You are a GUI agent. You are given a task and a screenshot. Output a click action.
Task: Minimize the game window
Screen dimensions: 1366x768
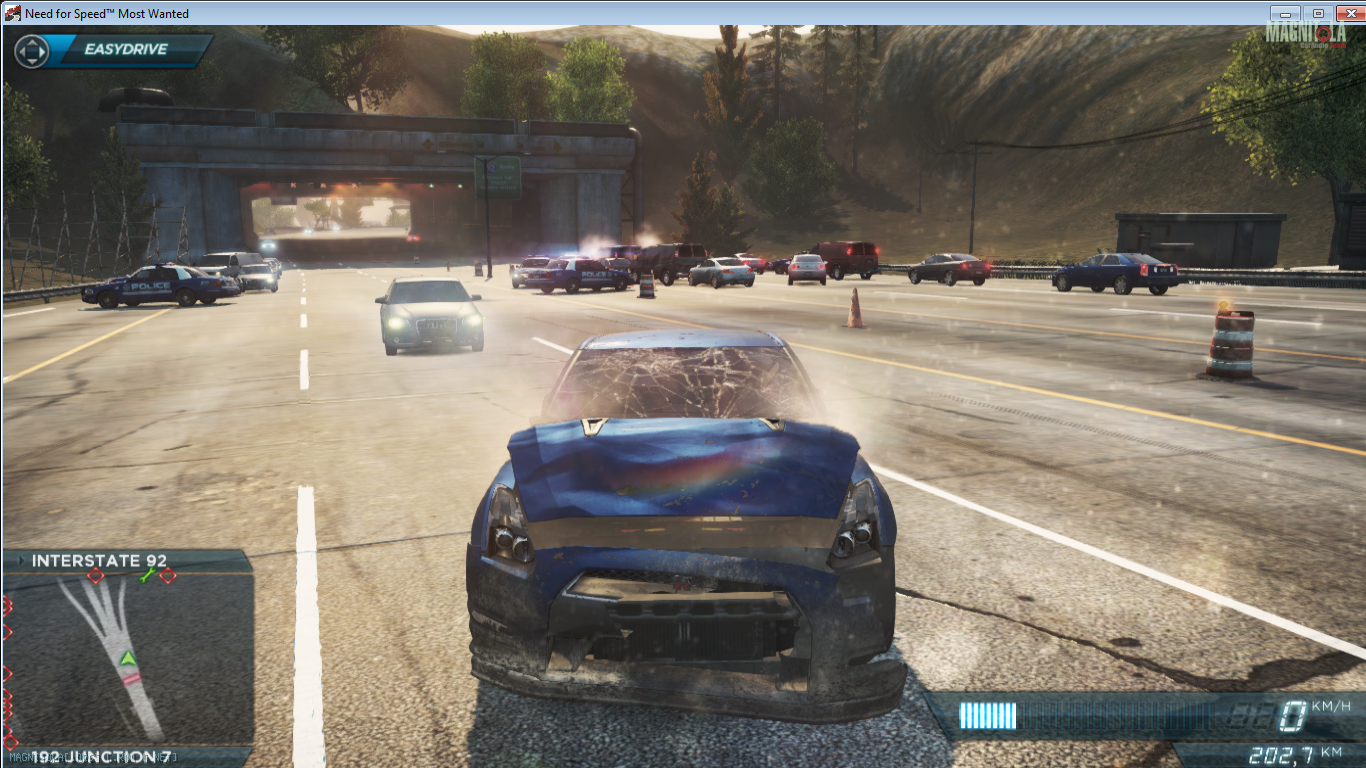pyautogui.click(x=1285, y=13)
